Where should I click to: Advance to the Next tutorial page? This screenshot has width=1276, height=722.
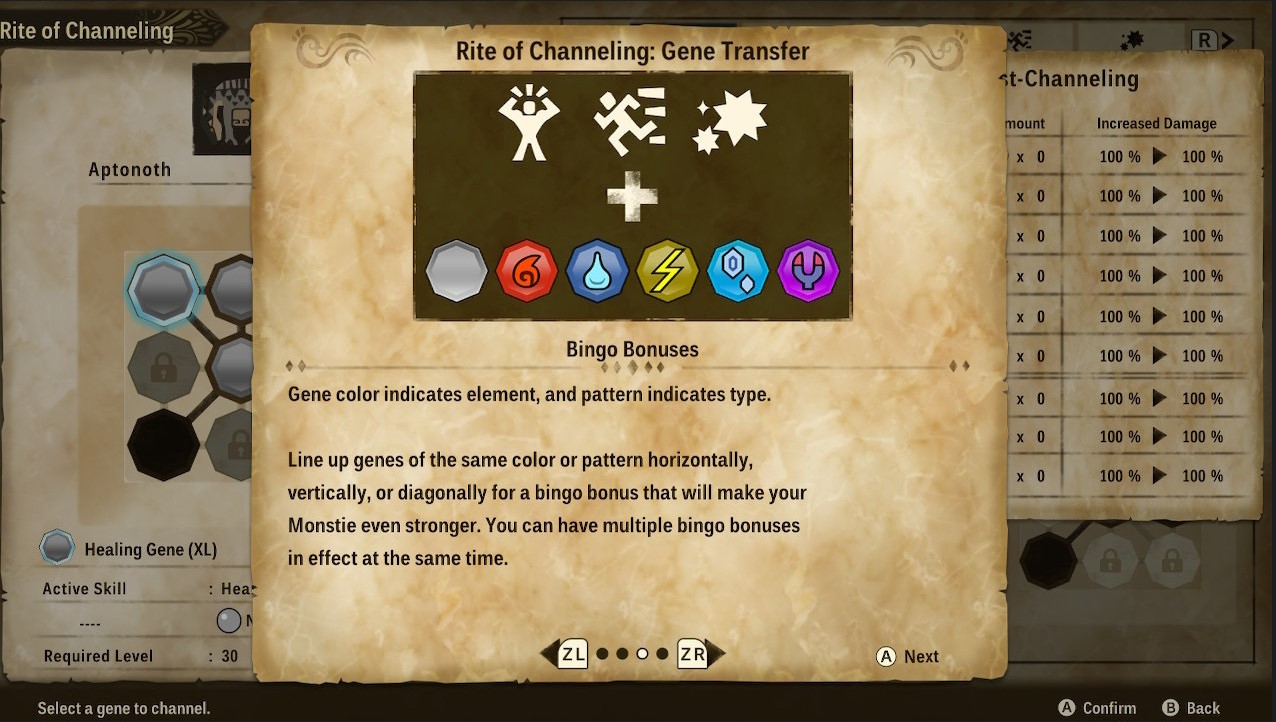pyautogui.click(x=908, y=656)
